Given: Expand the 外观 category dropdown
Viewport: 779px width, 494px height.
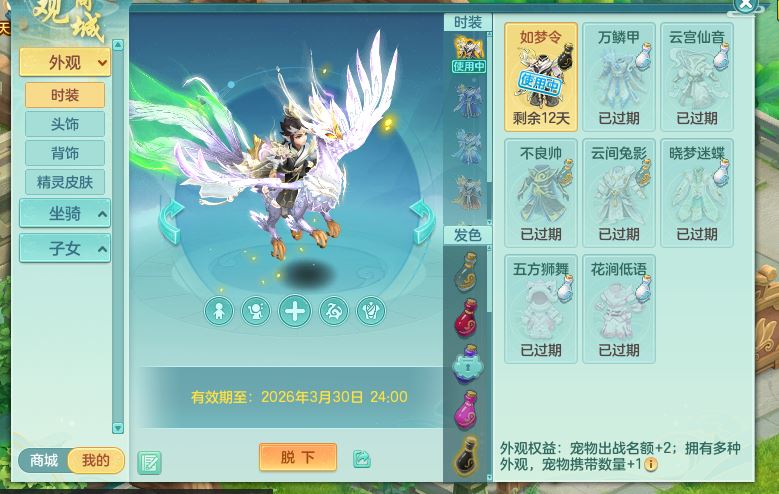Looking at the screenshot, I should click(65, 62).
